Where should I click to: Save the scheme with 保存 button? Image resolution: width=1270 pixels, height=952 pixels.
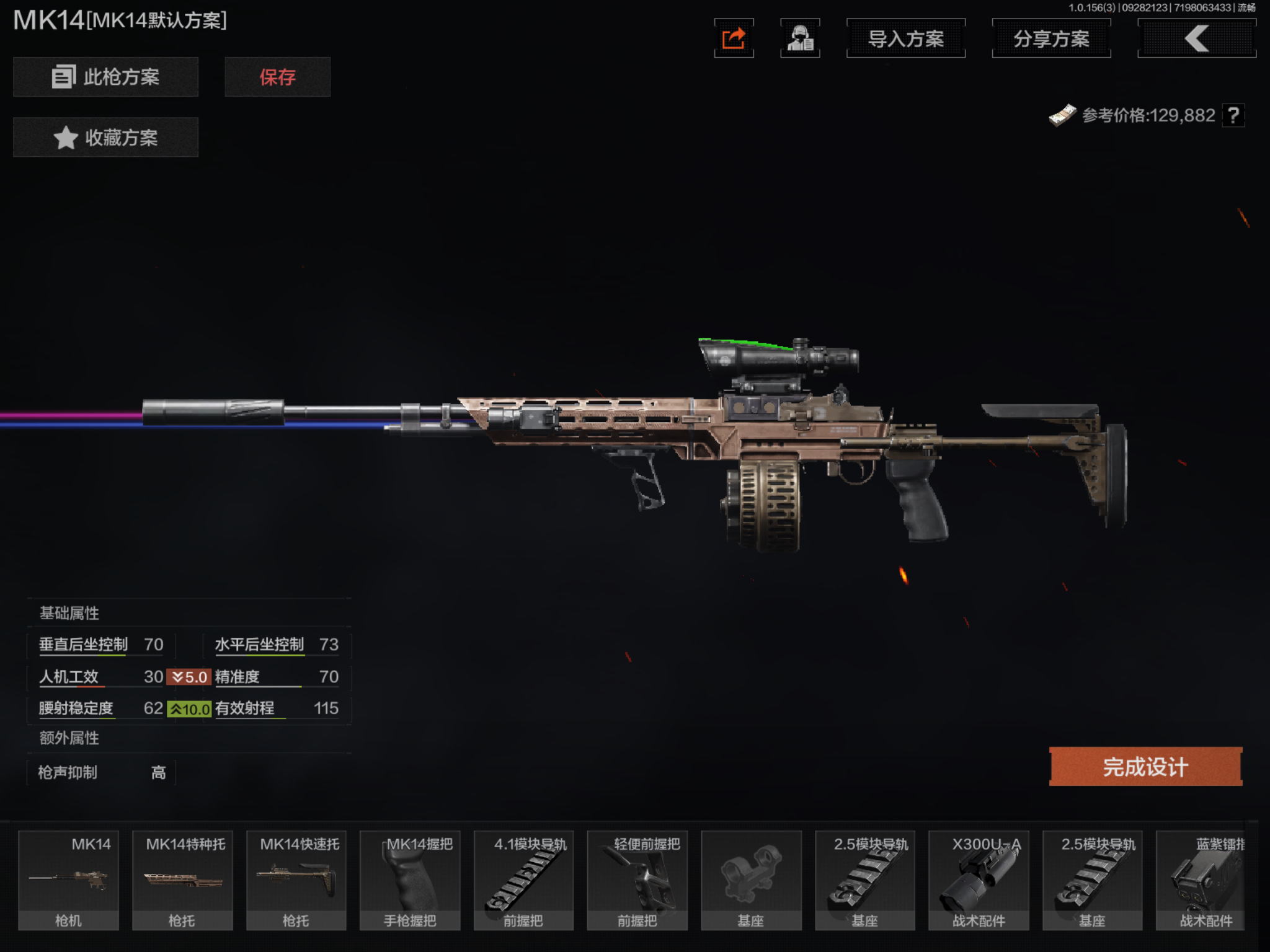[x=277, y=77]
